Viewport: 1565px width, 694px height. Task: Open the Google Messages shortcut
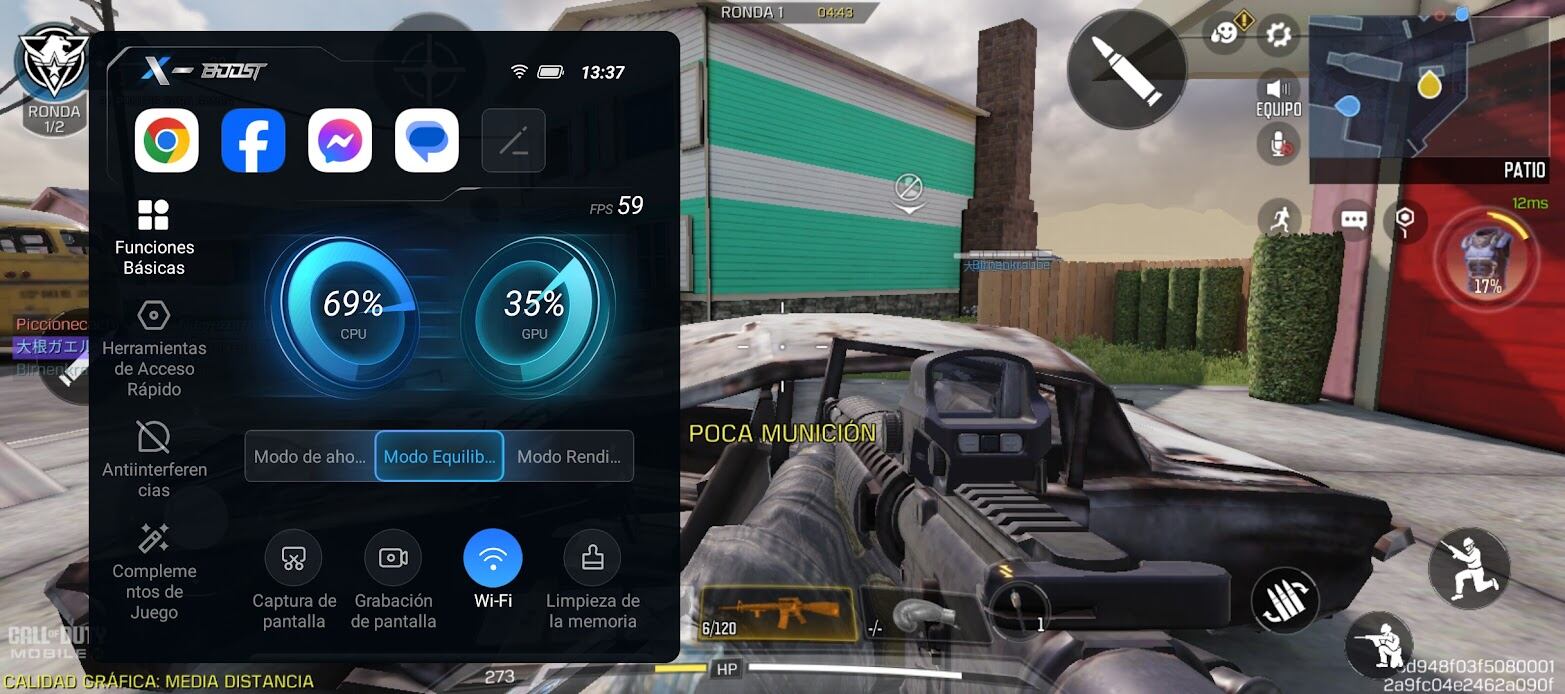pos(427,141)
